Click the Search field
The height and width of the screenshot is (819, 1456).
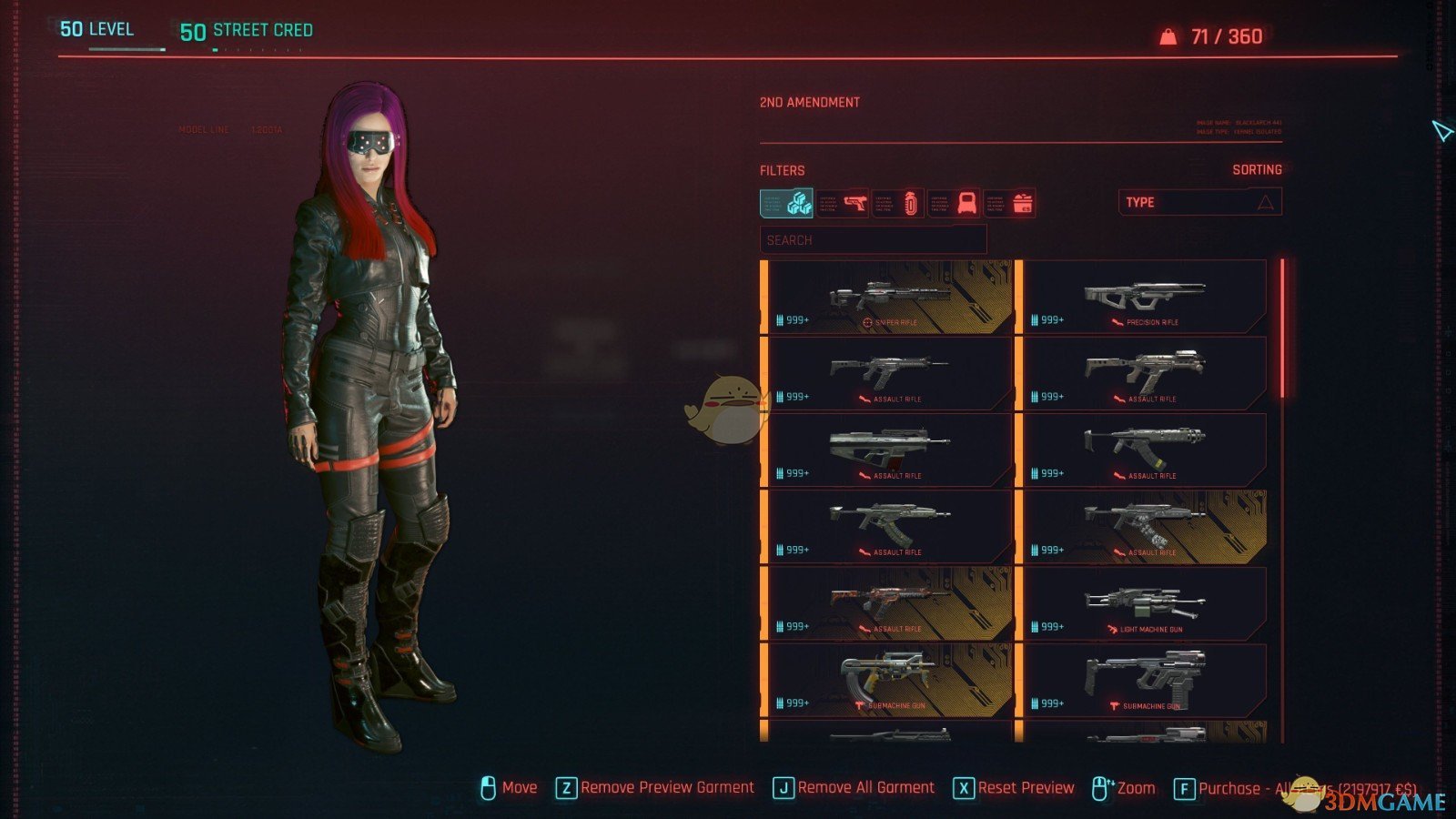click(873, 240)
